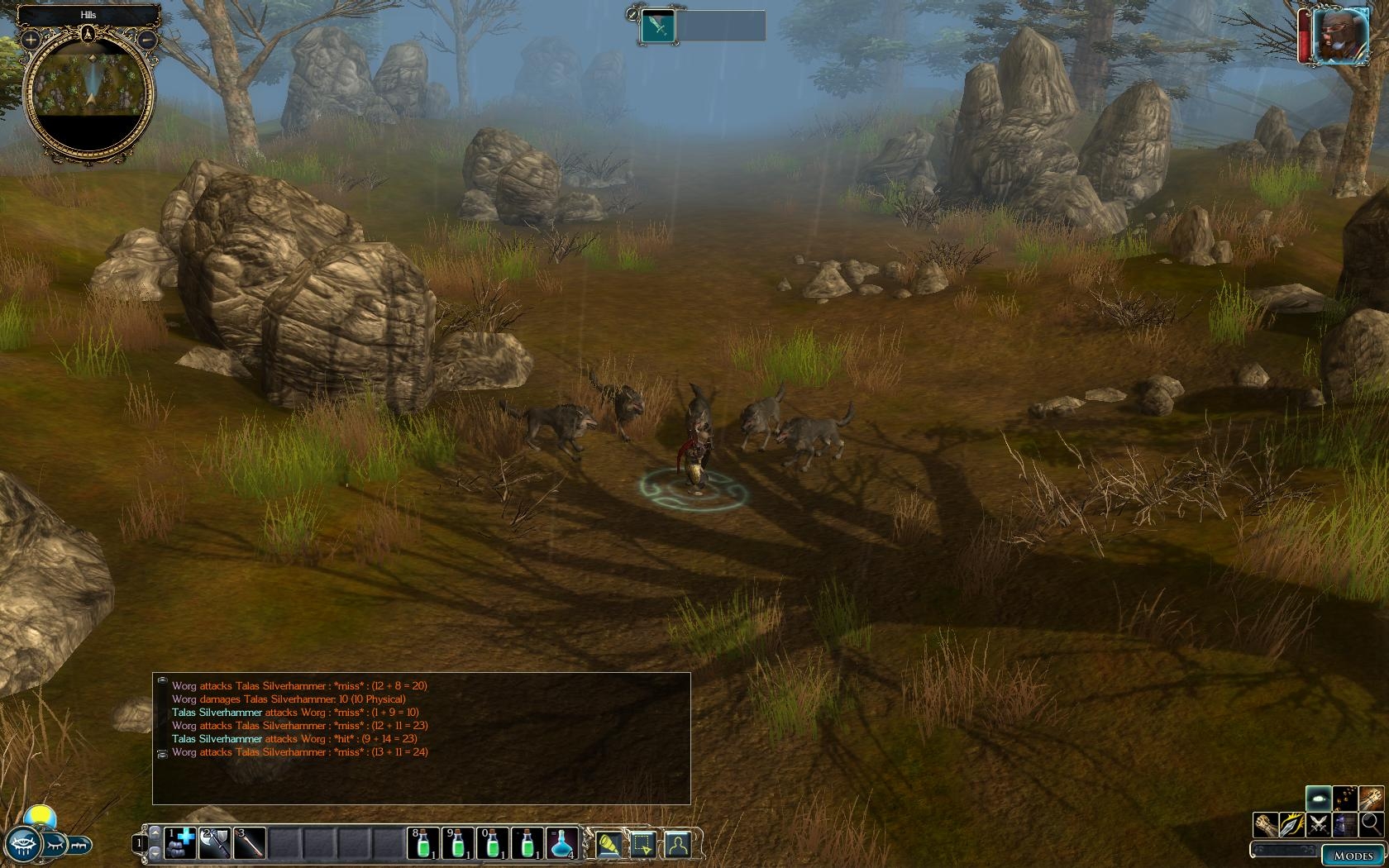Click the spyglass icon next to hotbar

click(x=609, y=844)
